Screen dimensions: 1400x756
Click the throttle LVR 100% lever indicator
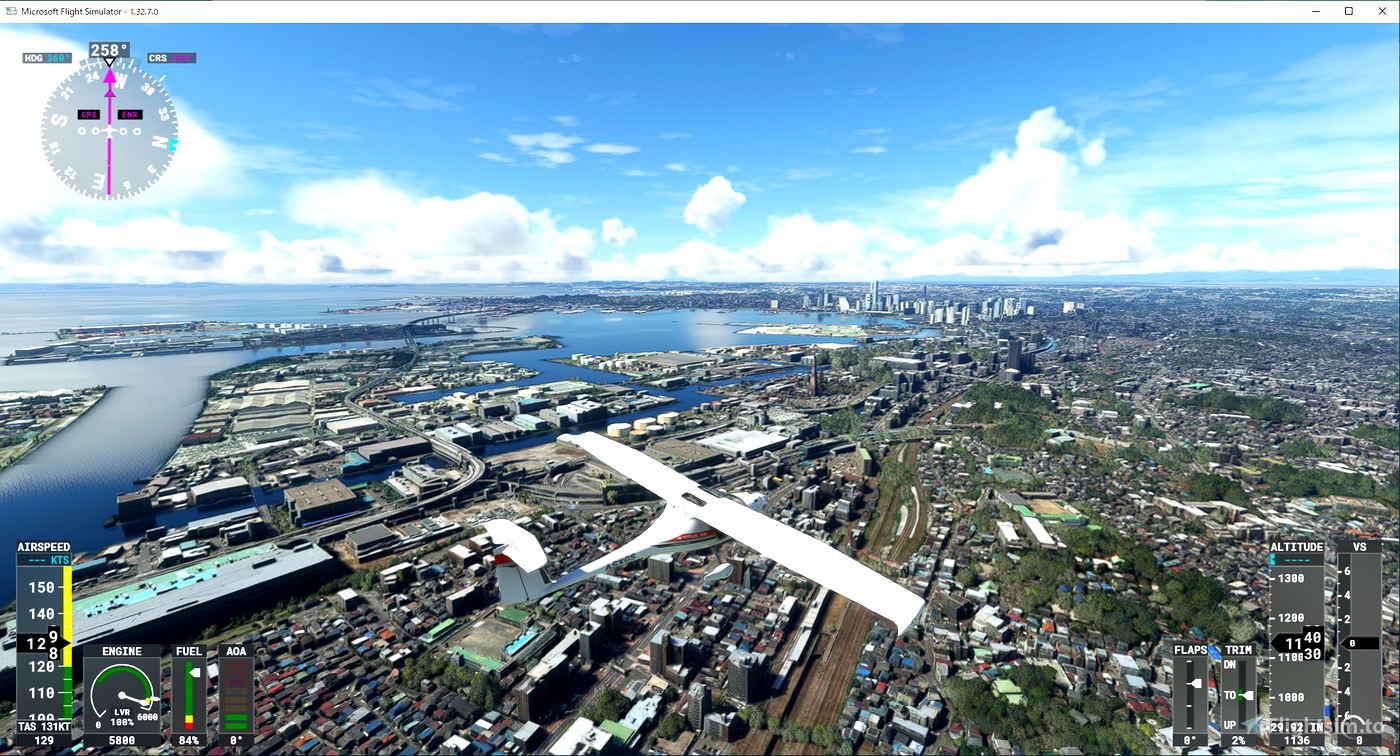[122, 717]
